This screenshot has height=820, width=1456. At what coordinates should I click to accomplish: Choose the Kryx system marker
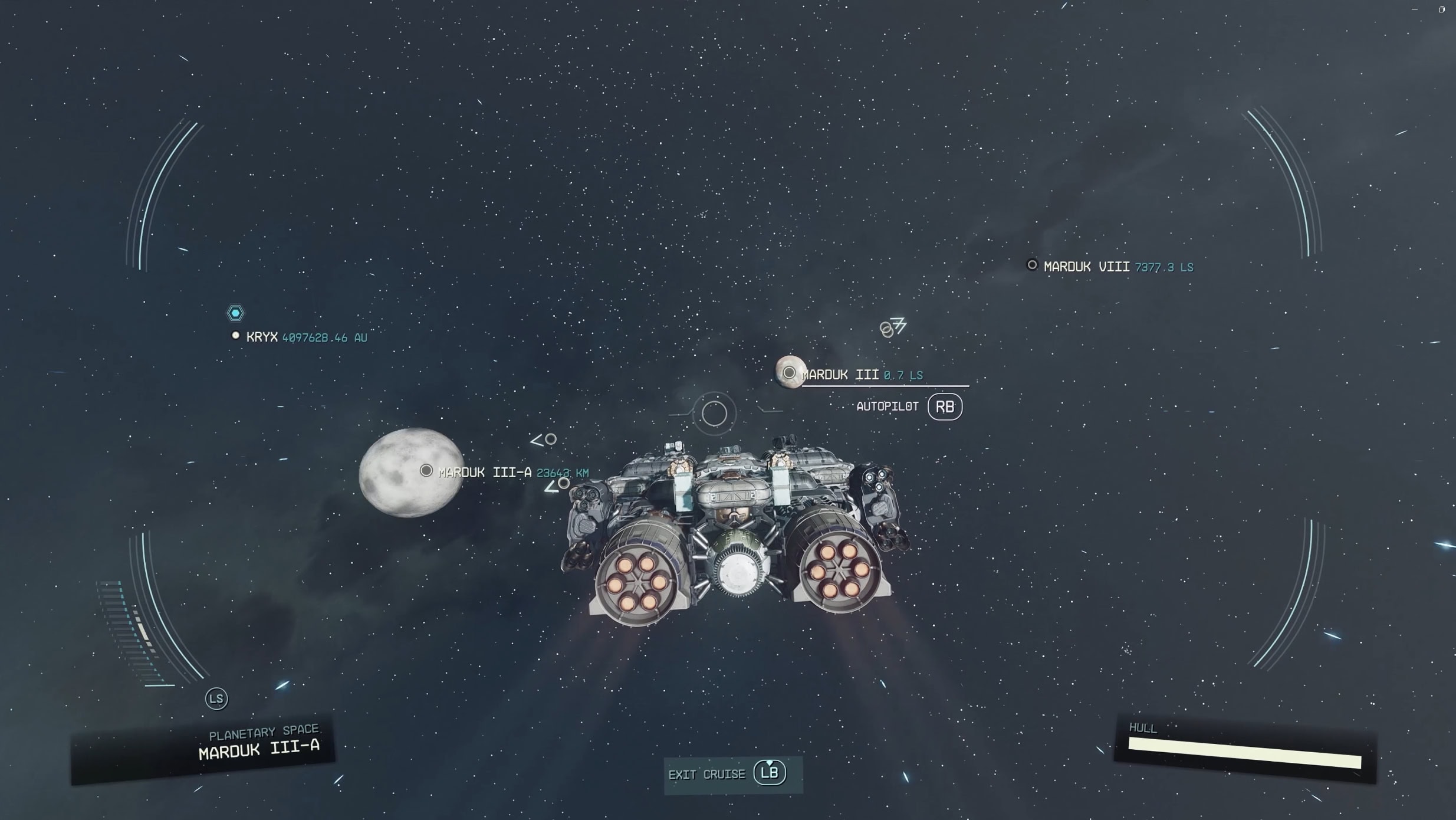(x=236, y=336)
